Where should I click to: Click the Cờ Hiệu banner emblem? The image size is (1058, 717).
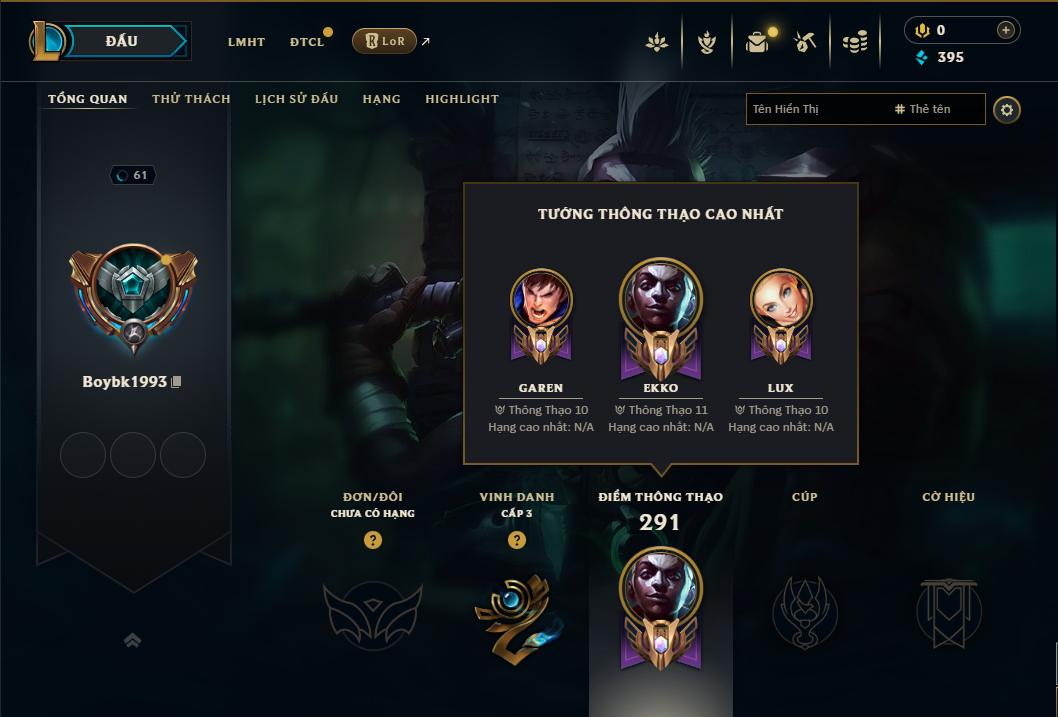click(948, 612)
